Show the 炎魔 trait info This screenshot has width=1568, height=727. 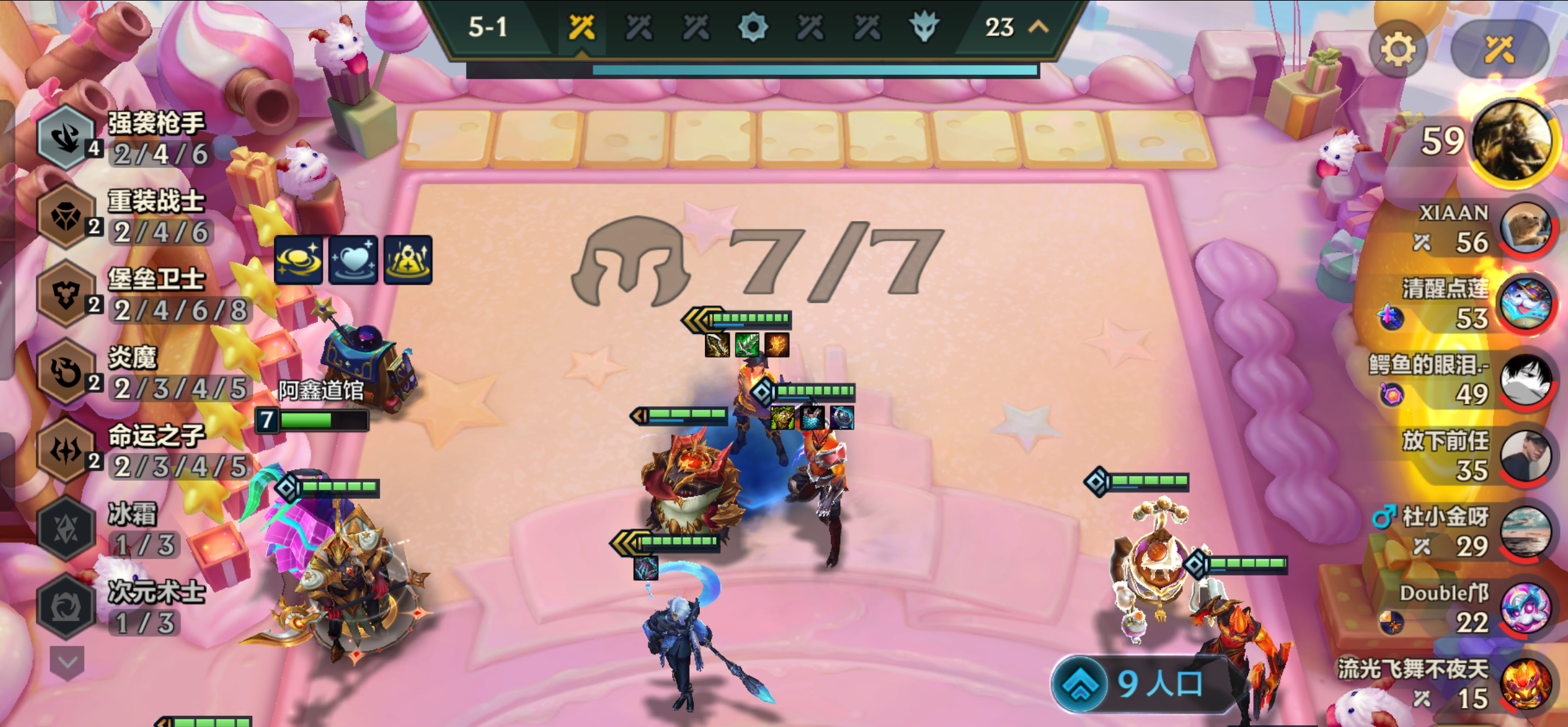pyautogui.click(x=123, y=372)
